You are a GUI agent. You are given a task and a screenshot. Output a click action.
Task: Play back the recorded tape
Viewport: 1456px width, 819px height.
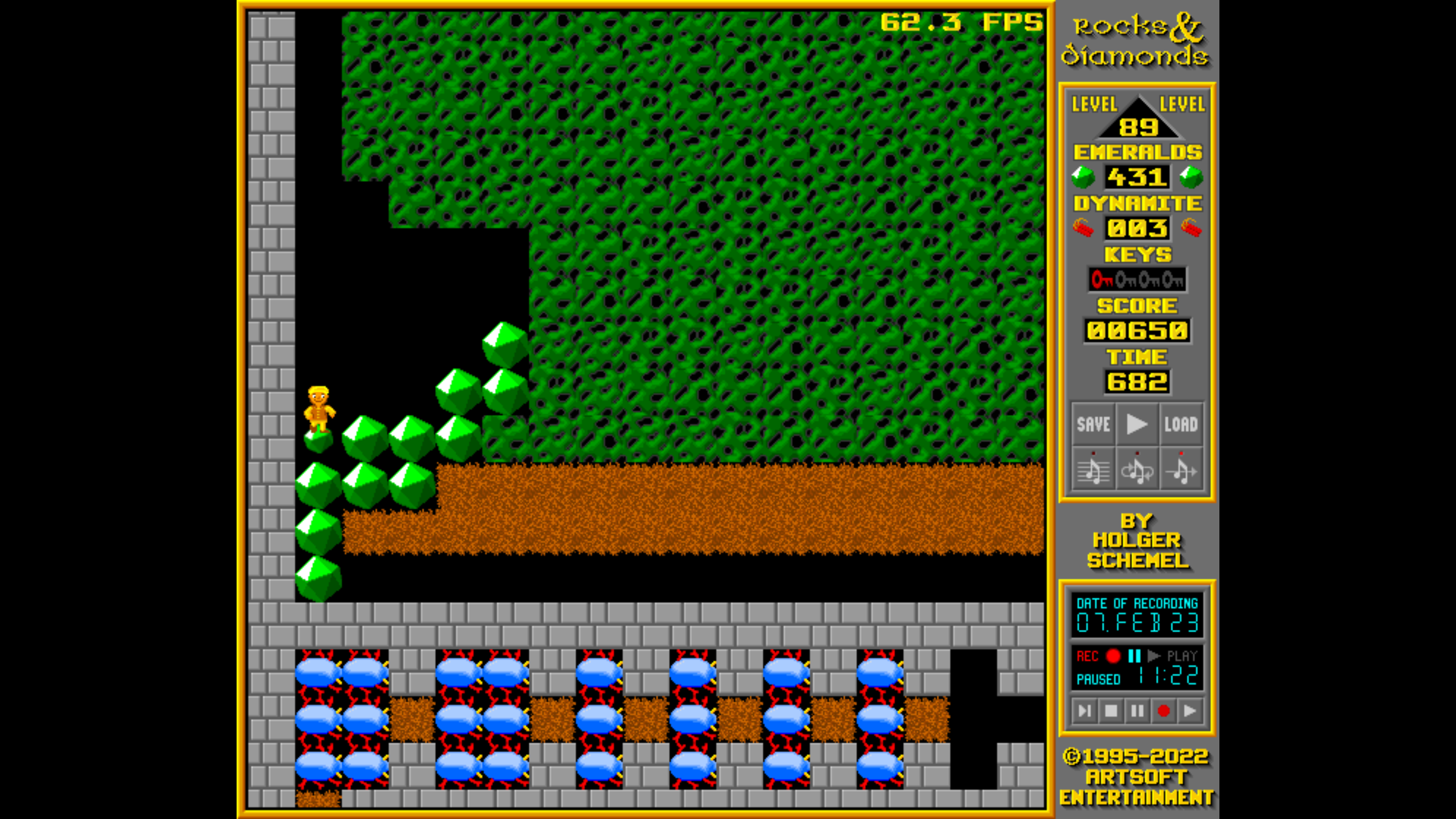(x=1190, y=711)
